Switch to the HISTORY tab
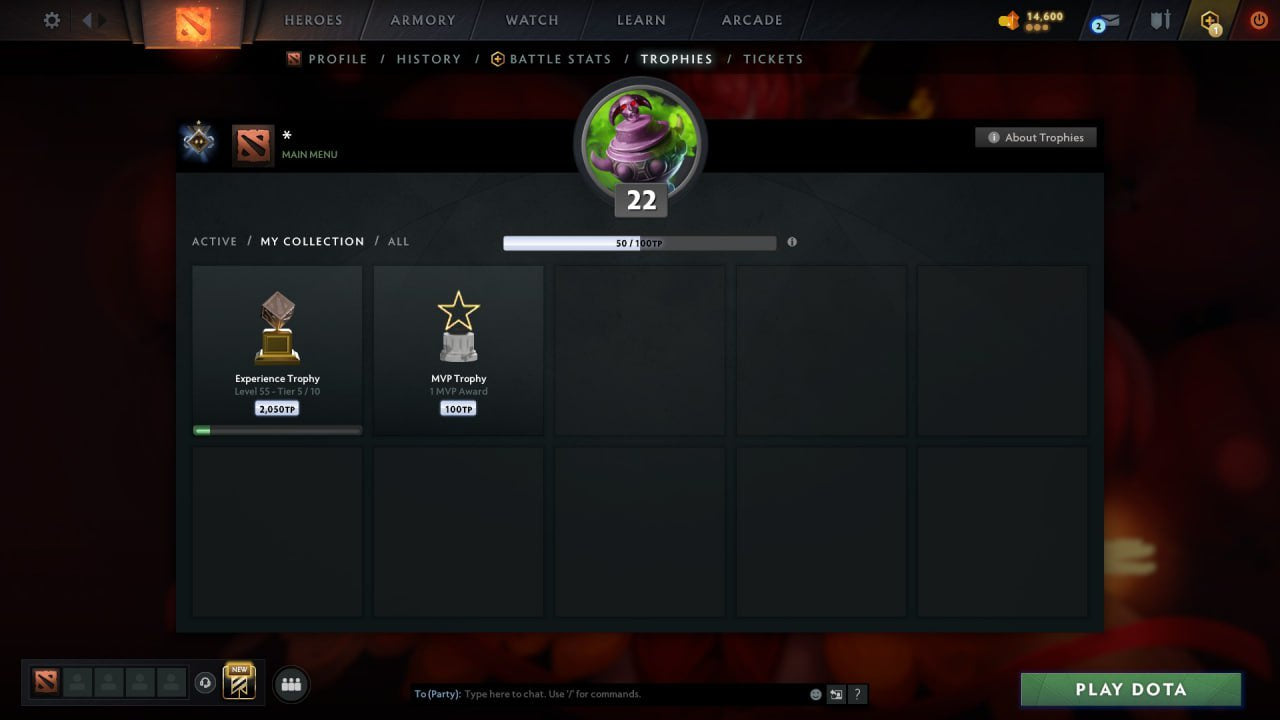Image resolution: width=1280 pixels, height=720 pixels. tap(428, 59)
